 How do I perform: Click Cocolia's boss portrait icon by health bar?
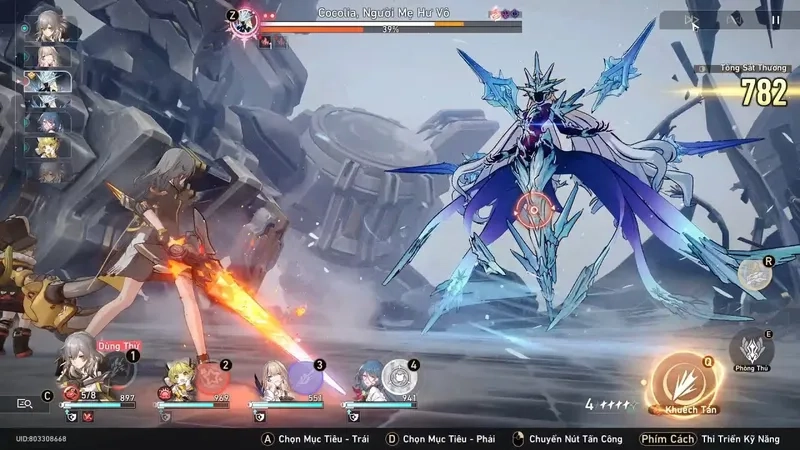(x=243, y=24)
